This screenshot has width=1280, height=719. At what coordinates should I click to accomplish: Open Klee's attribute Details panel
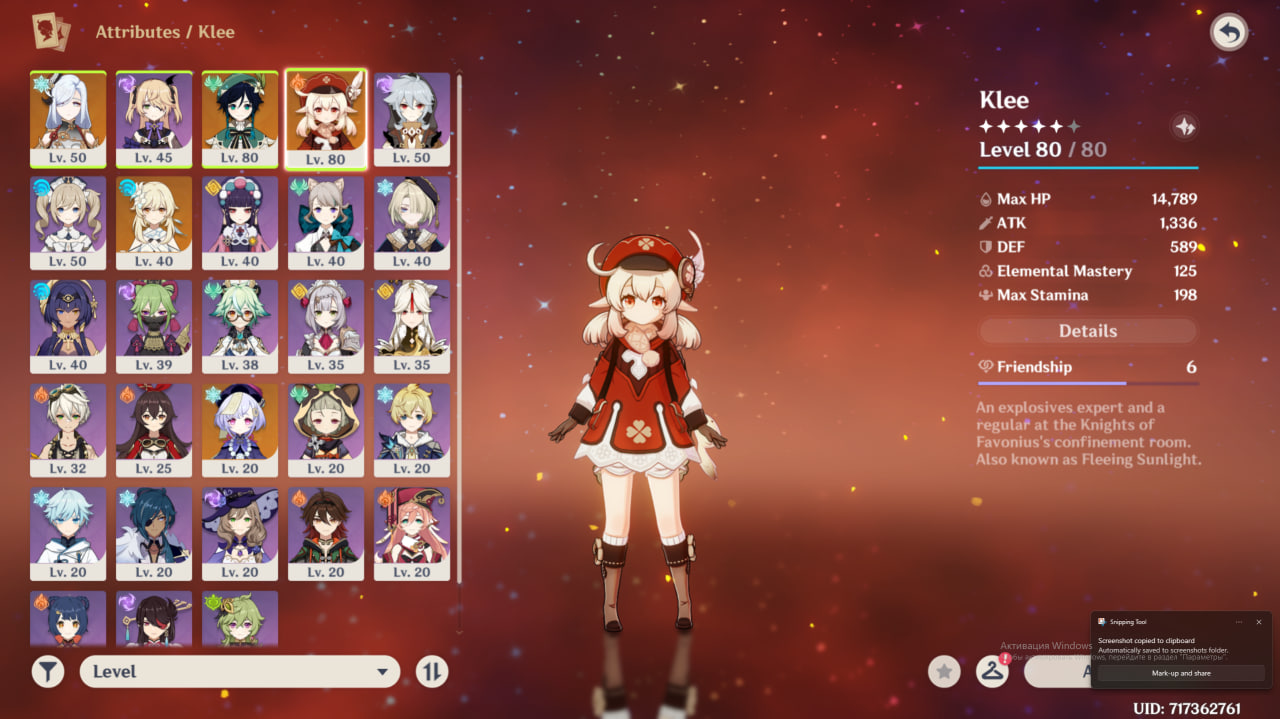click(1087, 331)
